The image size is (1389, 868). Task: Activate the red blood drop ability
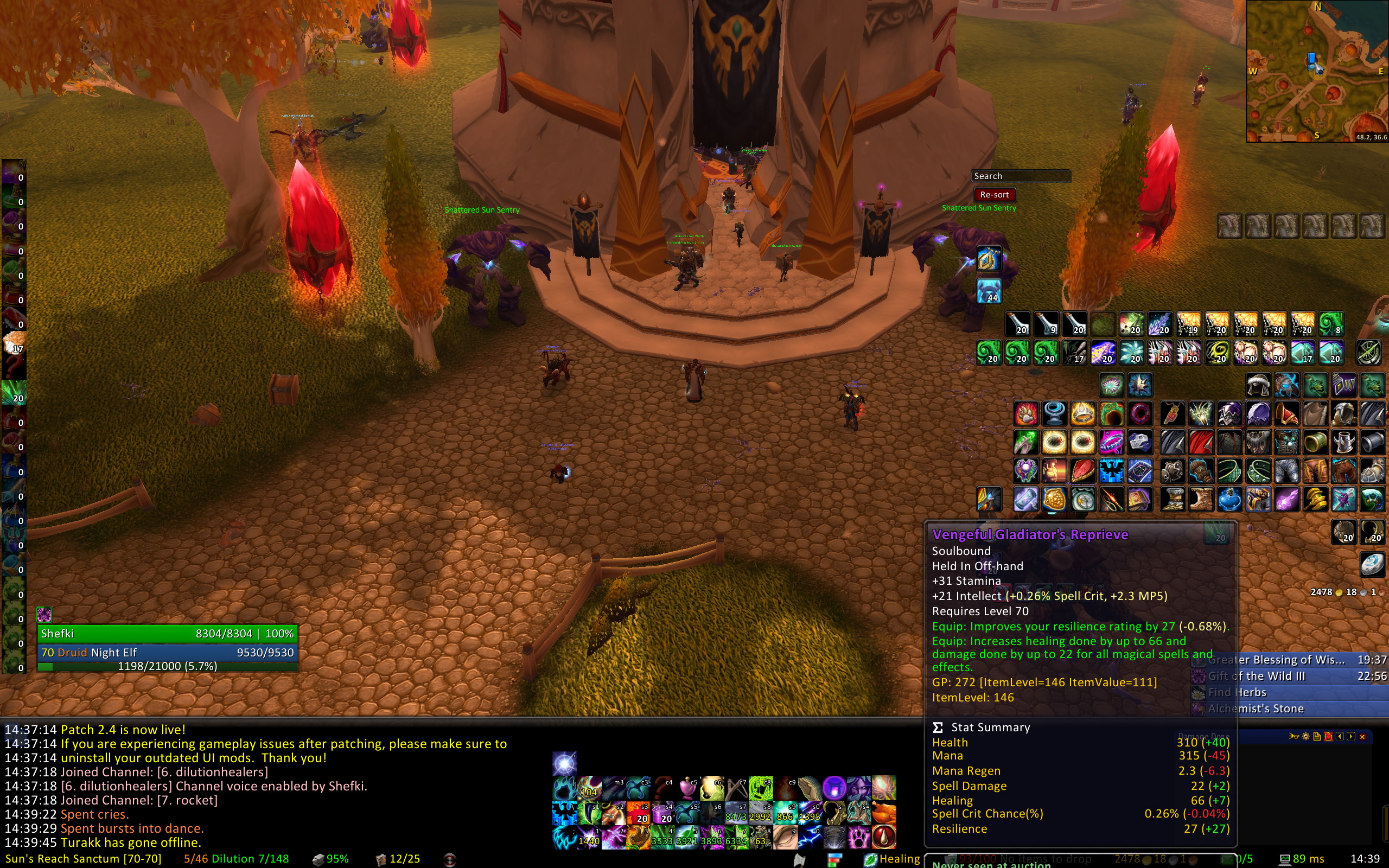(x=884, y=838)
